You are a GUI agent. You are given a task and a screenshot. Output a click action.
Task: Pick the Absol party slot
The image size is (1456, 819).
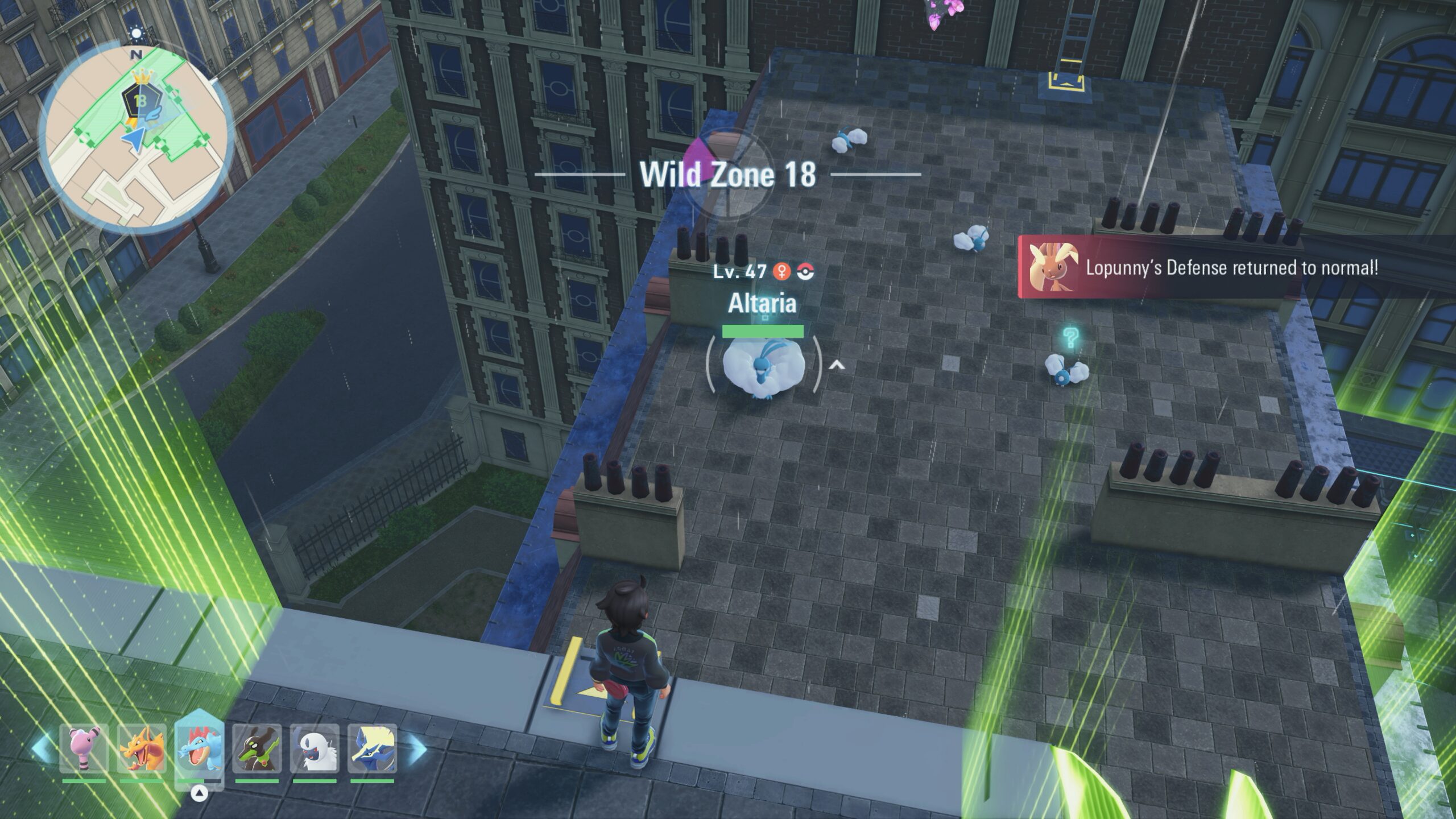tap(315, 748)
